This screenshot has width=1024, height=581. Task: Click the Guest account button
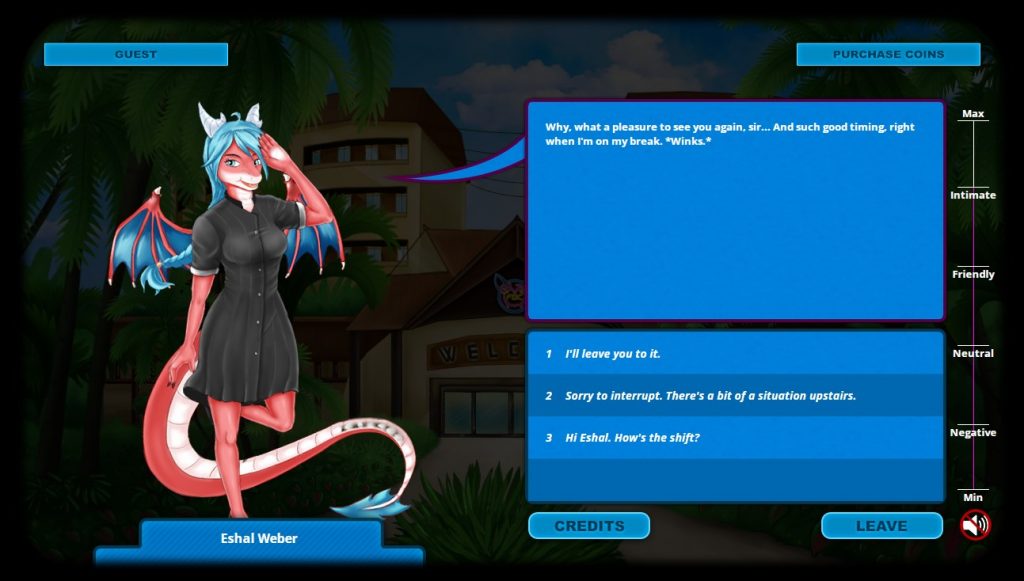tap(136, 54)
